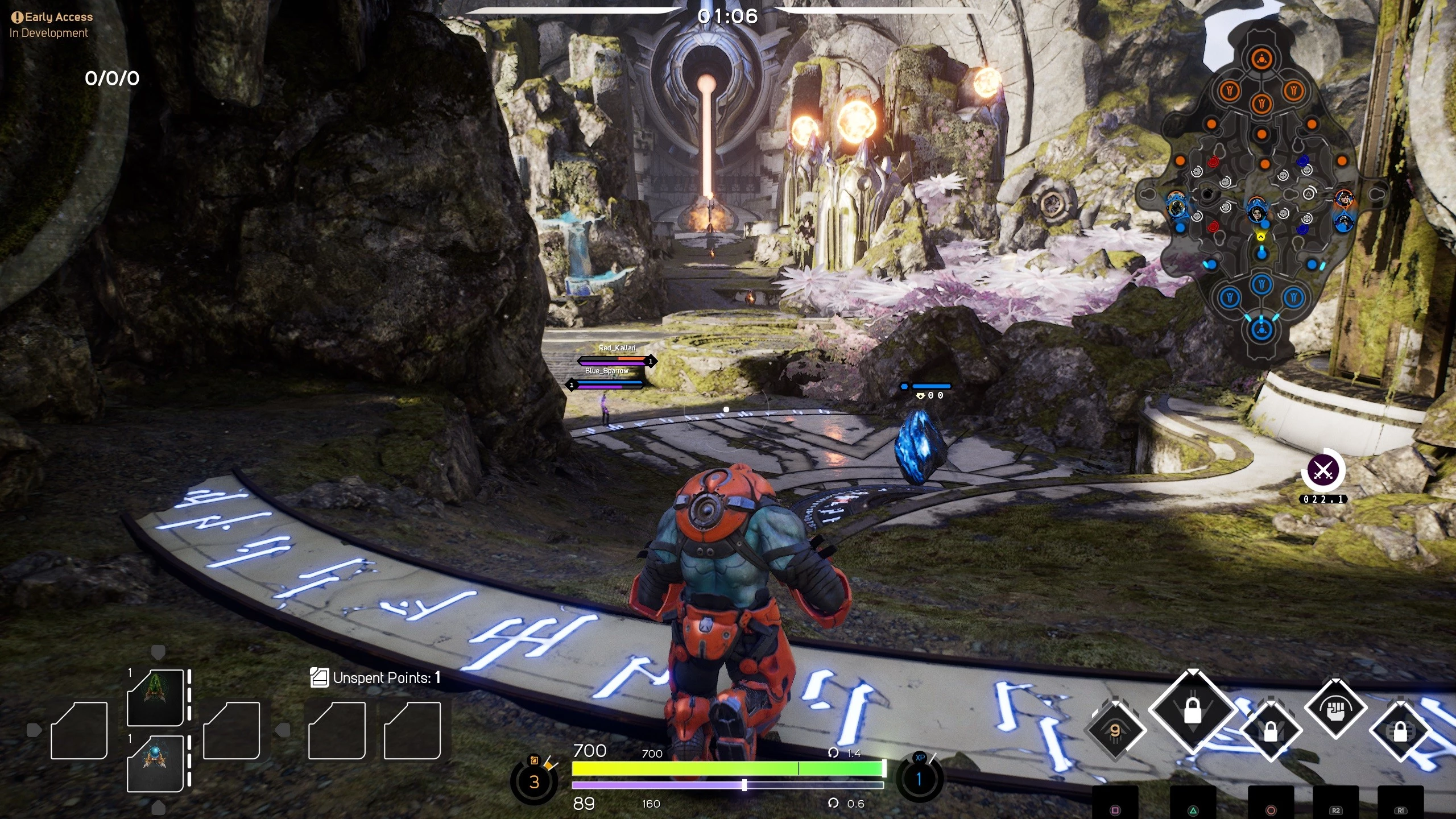Select the orange enemy core on minimap
Viewport: 1456px width, 819px height.
pos(1261,59)
